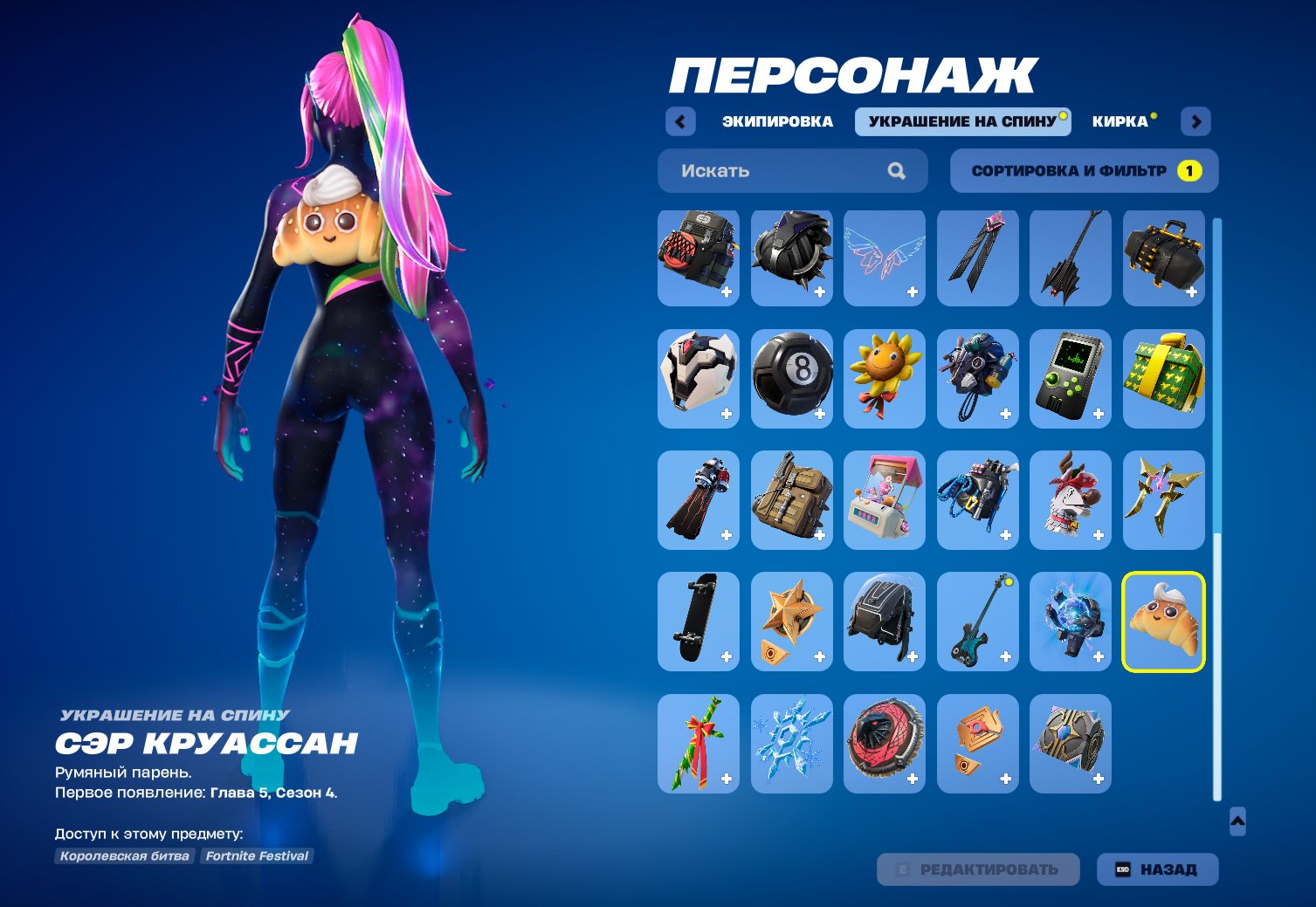1316x907 pixels.
Task: Click inside the Искать search field
Action: pos(768,170)
